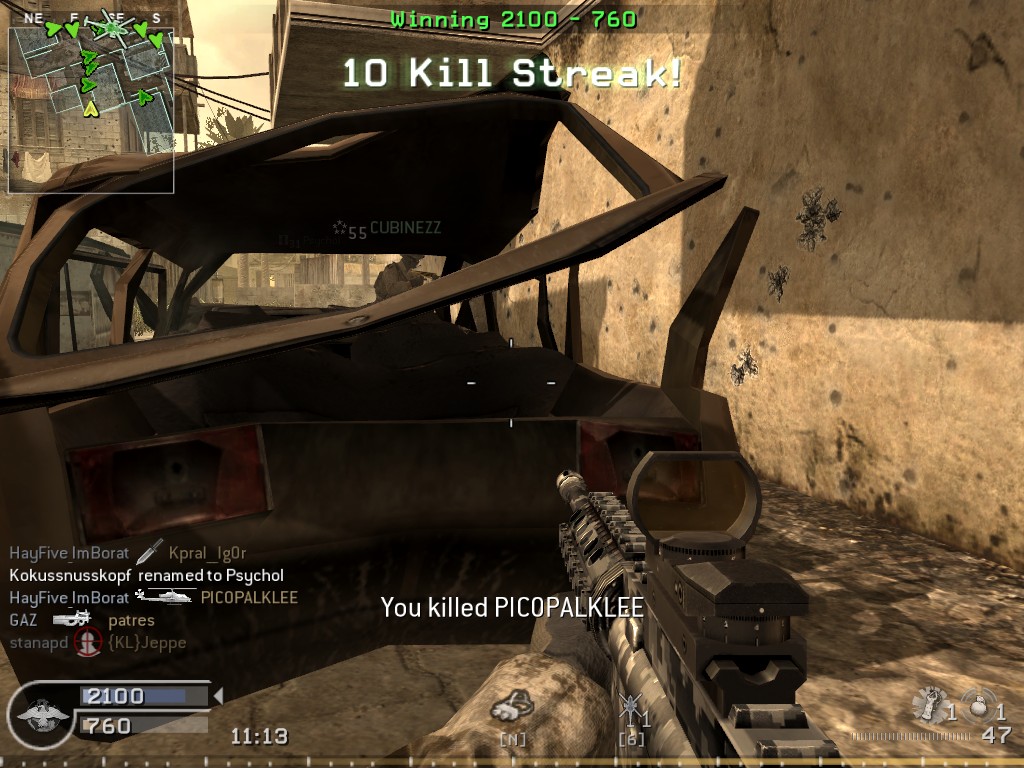Click the eagle team emblem
The image size is (1024, 768).
(39, 715)
